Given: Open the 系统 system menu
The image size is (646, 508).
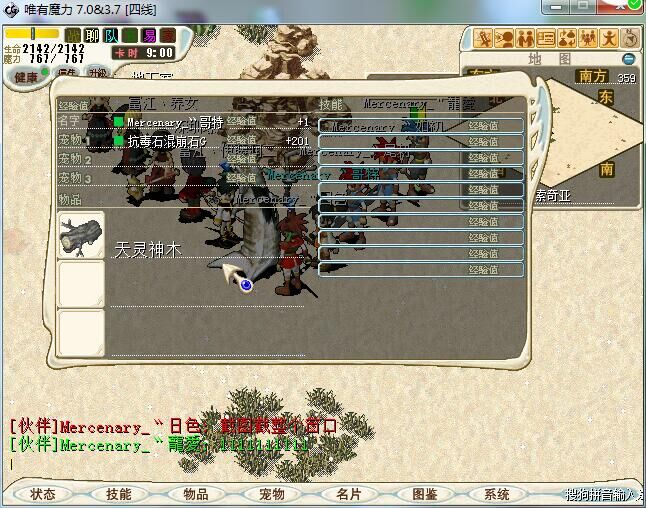Looking at the screenshot, I should pos(497,494).
